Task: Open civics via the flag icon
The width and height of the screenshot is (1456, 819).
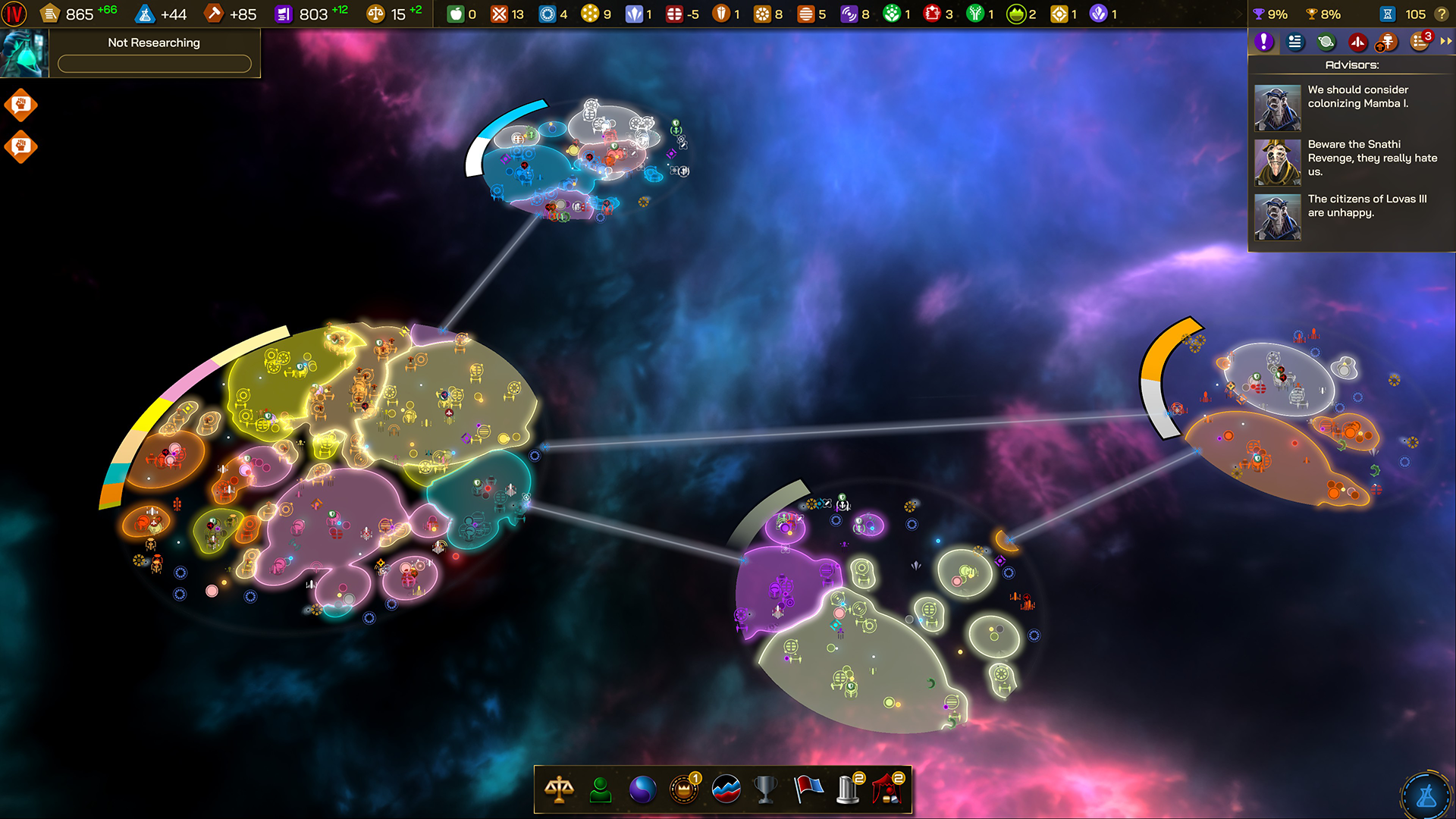Action: [806, 789]
